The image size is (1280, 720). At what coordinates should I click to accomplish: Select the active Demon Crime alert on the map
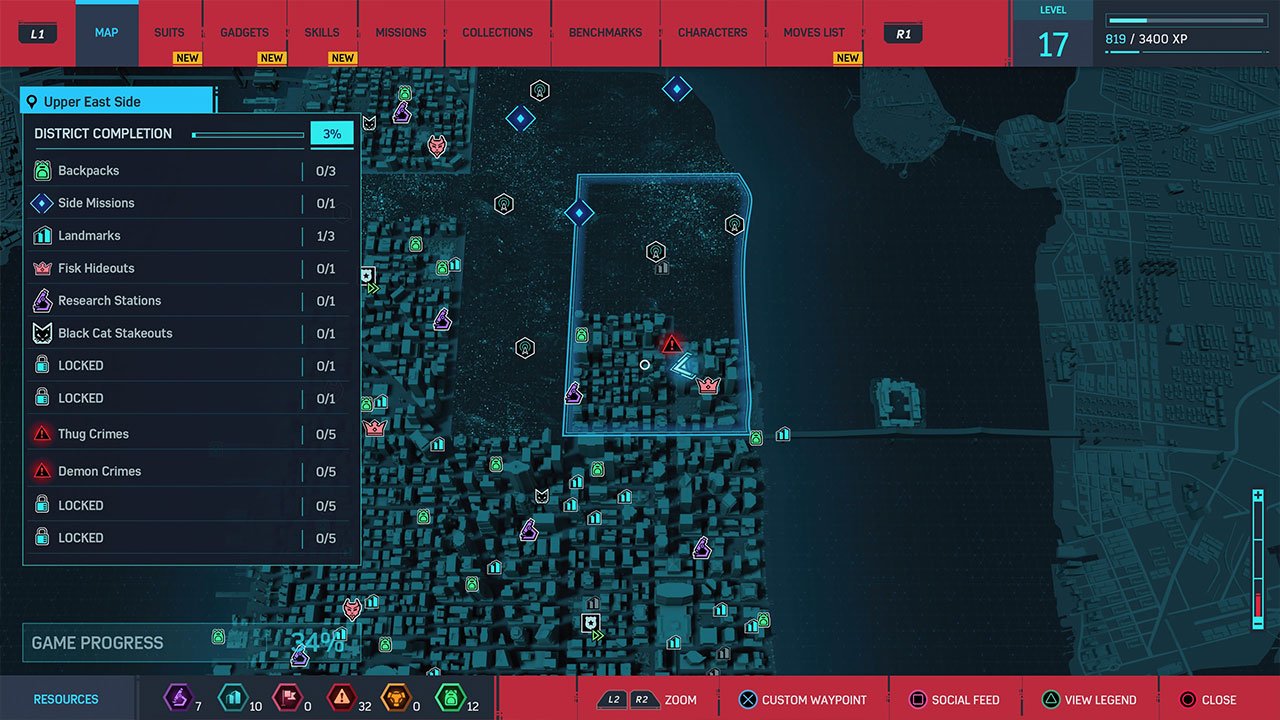[672, 342]
